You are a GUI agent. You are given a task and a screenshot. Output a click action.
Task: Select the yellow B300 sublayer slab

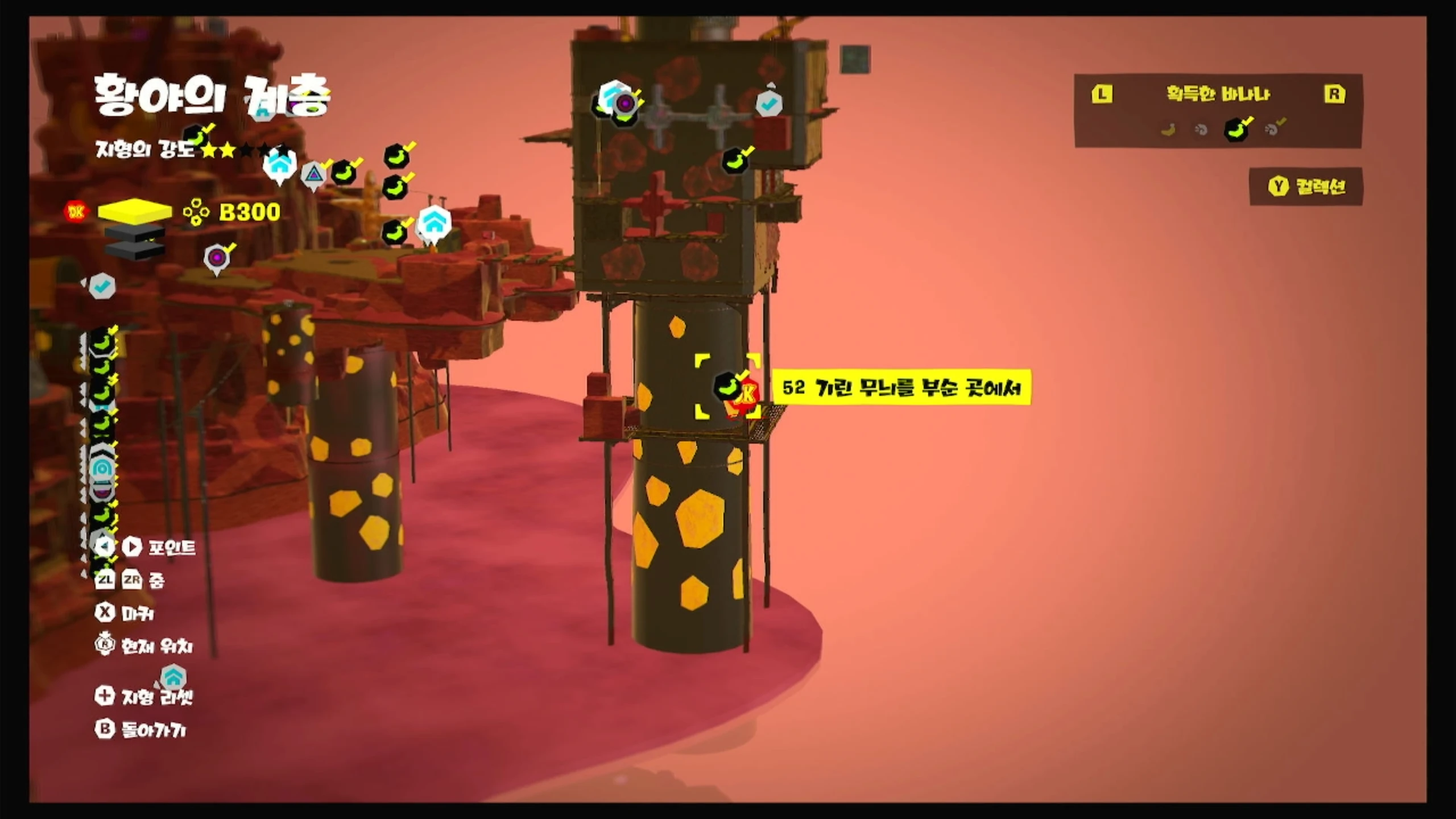click(135, 211)
